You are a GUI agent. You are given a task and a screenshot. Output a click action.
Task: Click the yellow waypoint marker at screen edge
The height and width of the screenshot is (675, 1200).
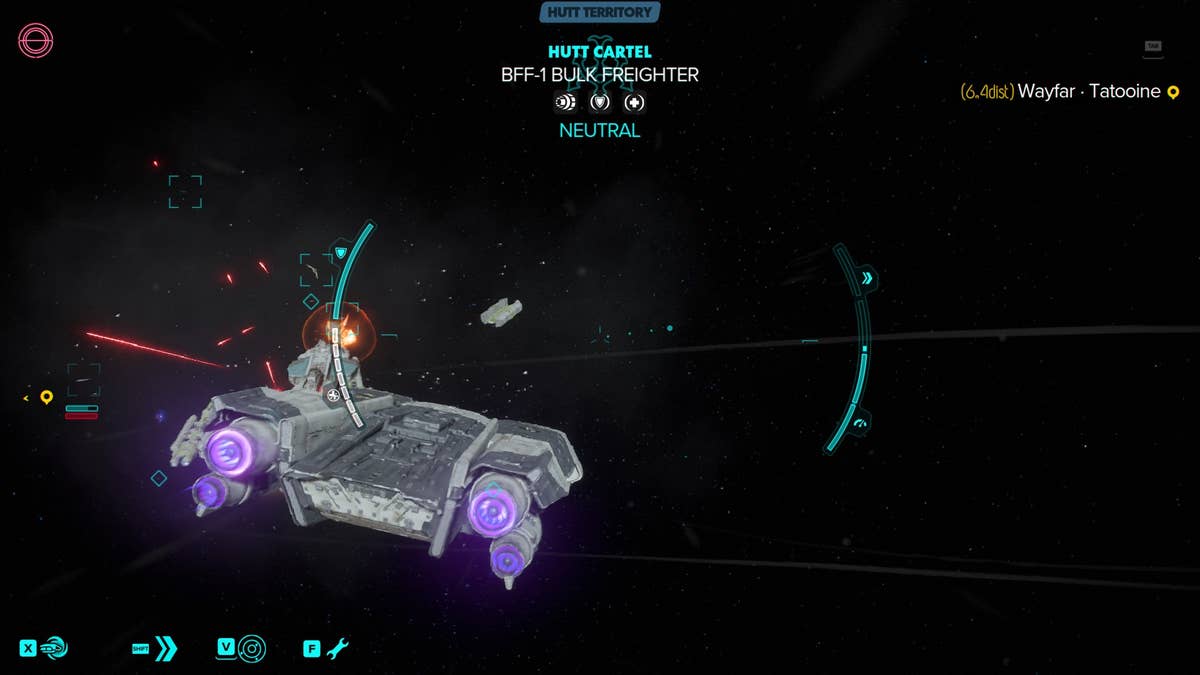coord(46,398)
